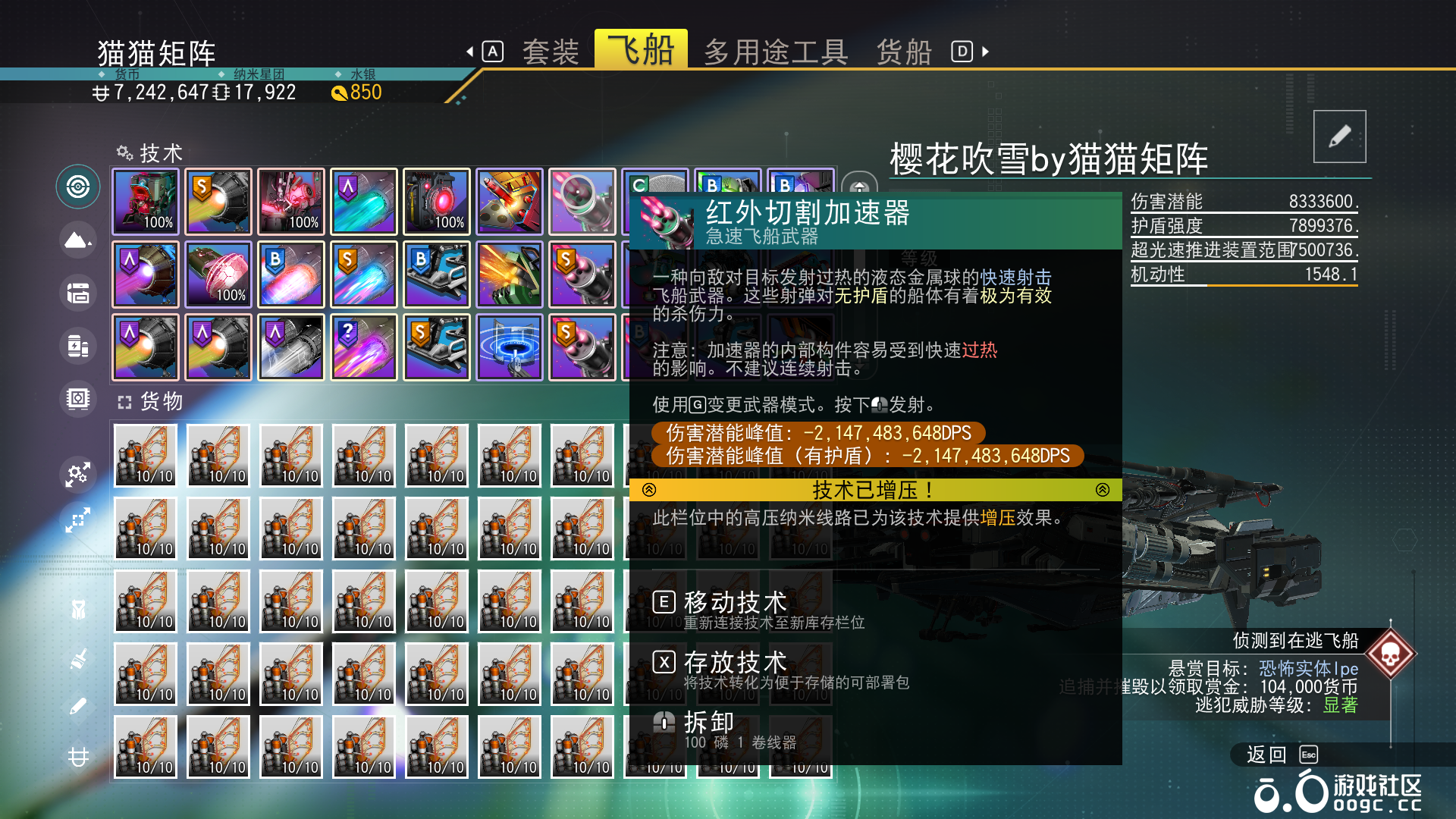The height and width of the screenshot is (819, 1456).
Task: Switch to the 套装 tab
Action: point(551,50)
